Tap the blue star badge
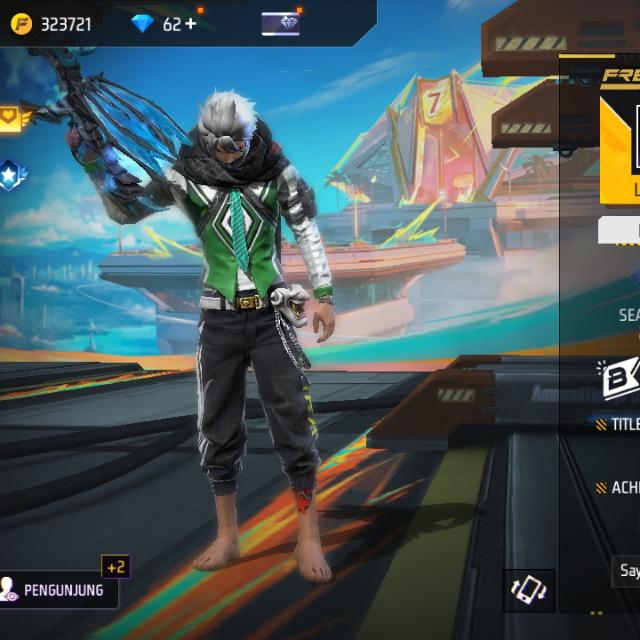640x640 pixels. coord(12,174)
